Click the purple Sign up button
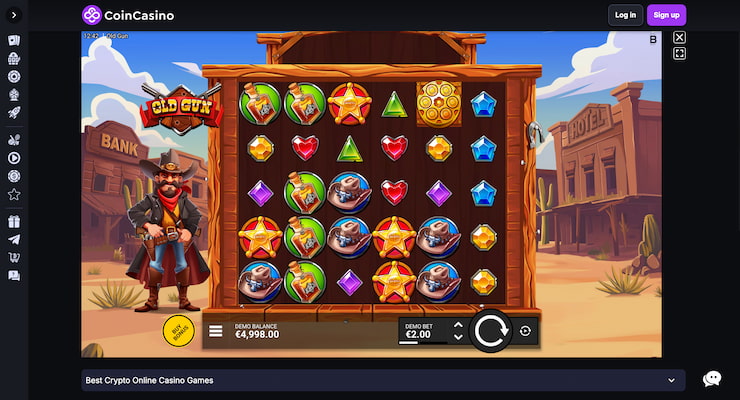Screen dimensions: 740x400 pyautogui.click(x=666, y=15)
